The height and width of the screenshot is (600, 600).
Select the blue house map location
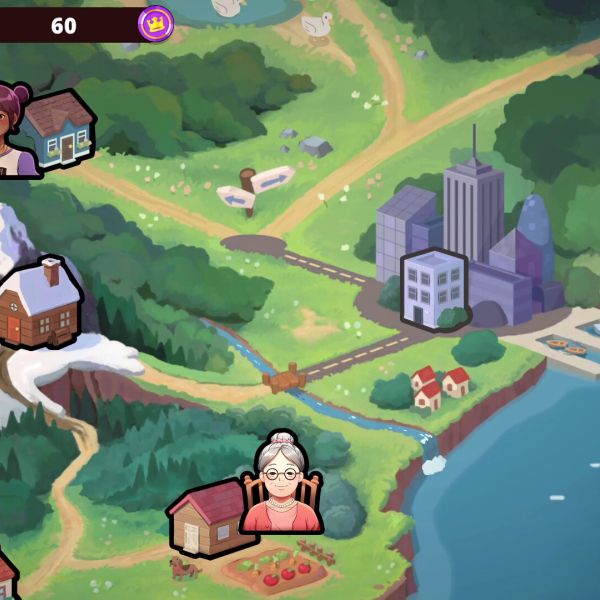[60, 128]
